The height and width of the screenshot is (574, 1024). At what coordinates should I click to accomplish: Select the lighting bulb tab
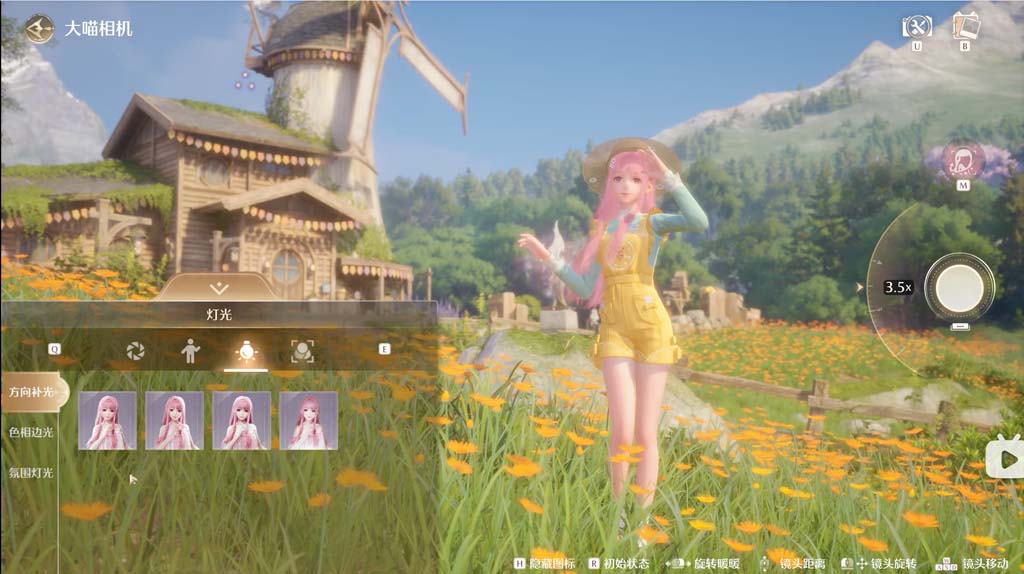tap(245, 350)
